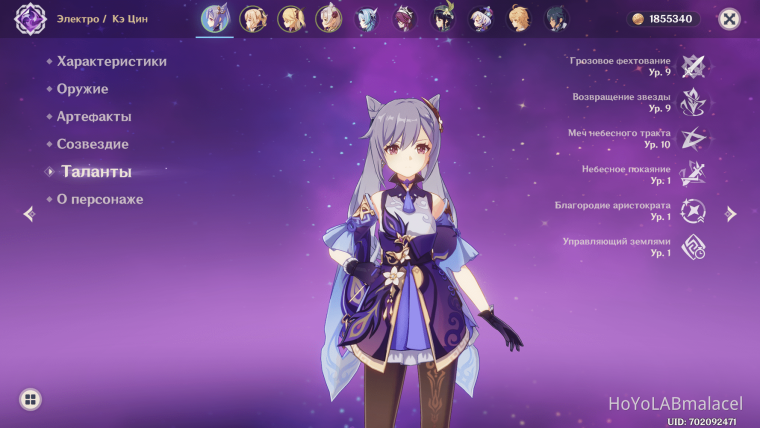This screenshot has width=760, height=428.
Task: View the Благородие аристократа passive talent
Action: click(x=693, y=210)
